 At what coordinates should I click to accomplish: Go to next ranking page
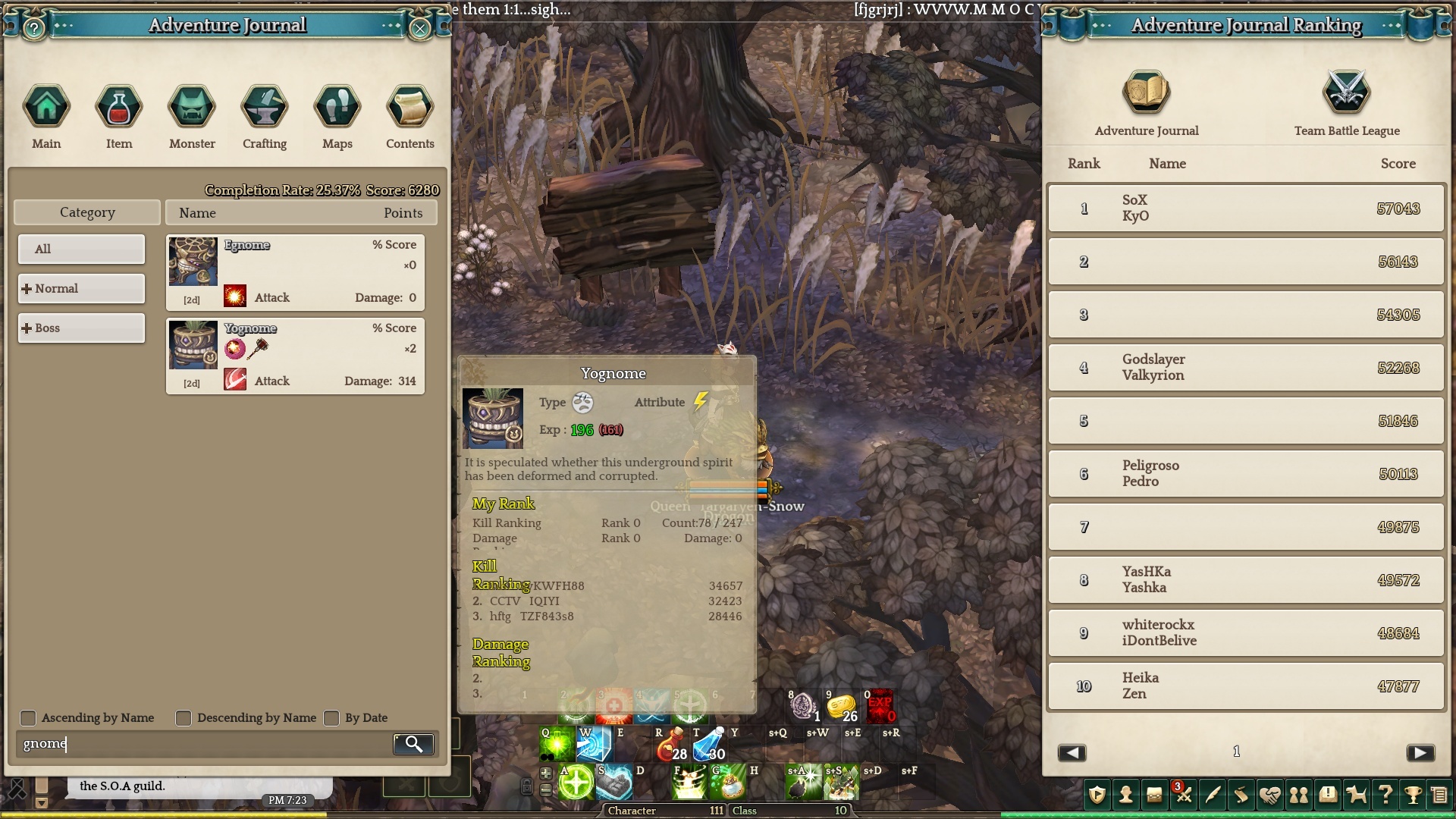tap(1420, 752)
